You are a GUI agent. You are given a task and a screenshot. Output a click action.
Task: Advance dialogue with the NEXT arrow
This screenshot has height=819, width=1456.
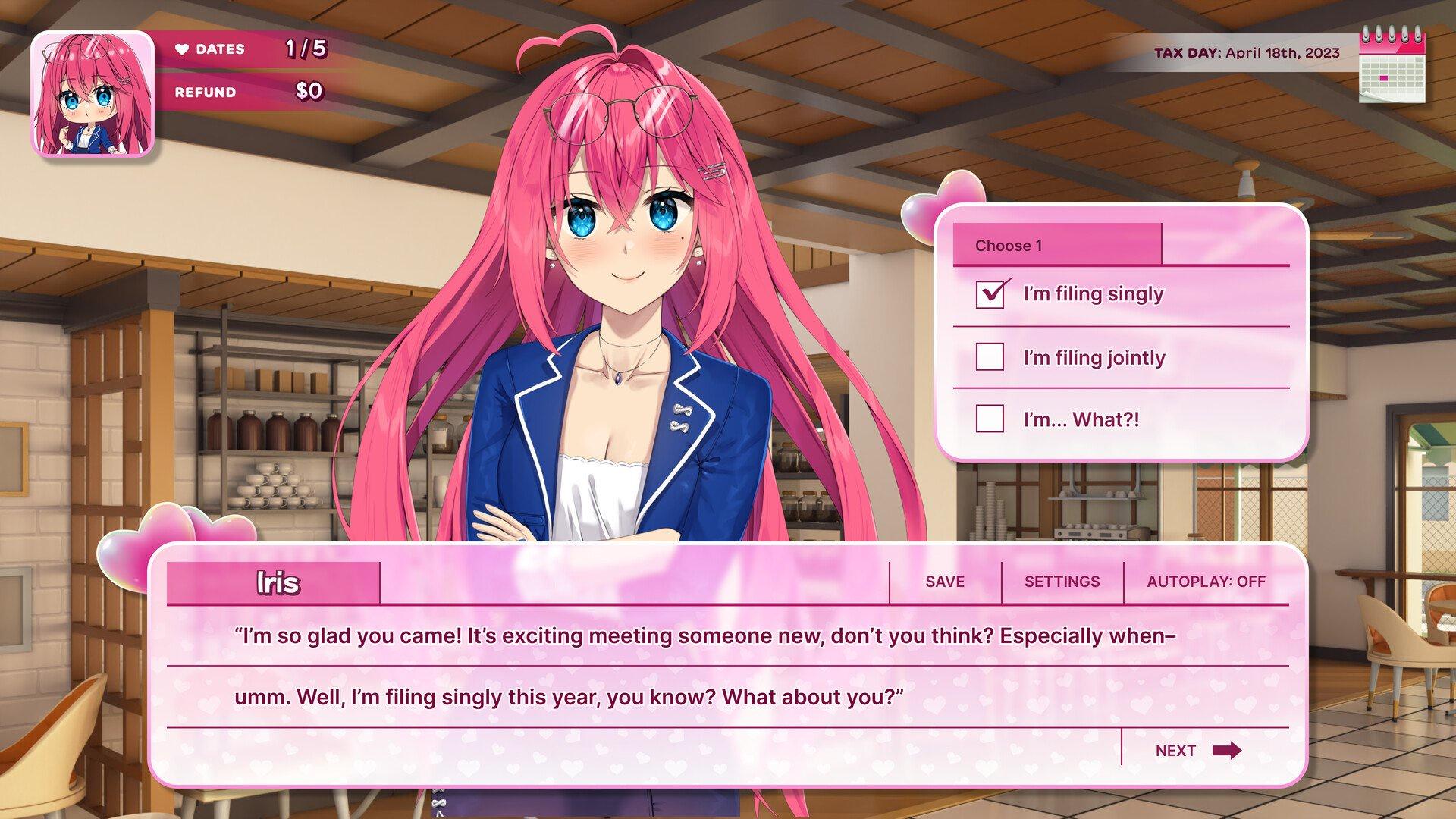click(1198, 751)
